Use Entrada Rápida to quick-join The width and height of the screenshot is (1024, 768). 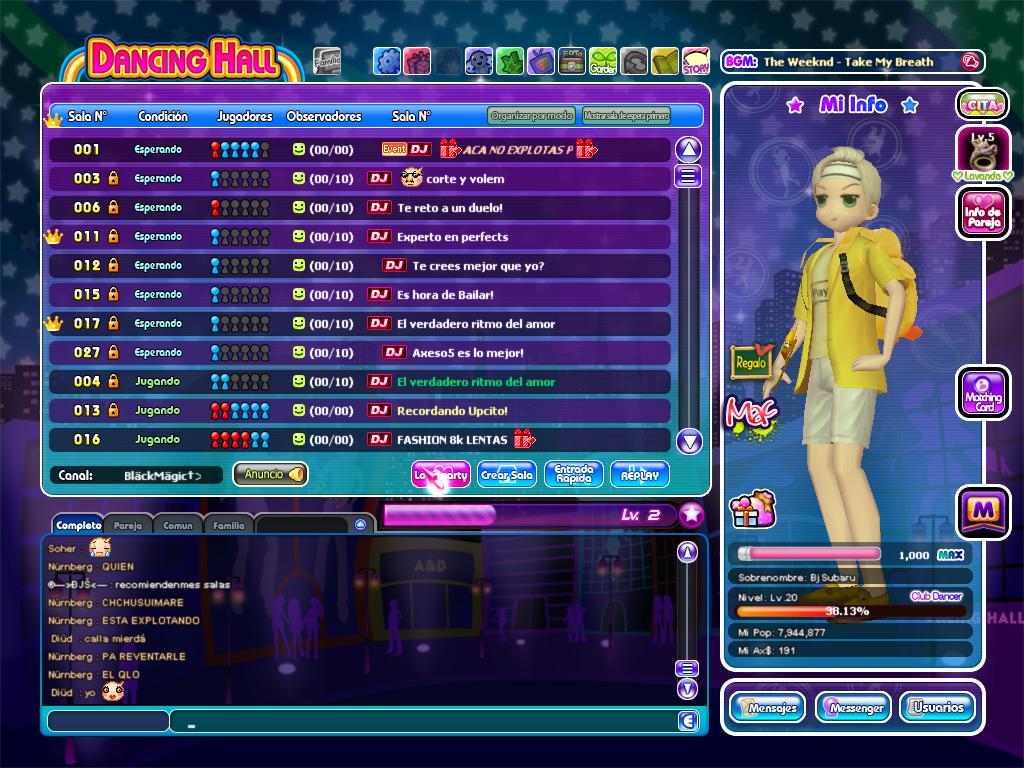click(x=574, y=475)
